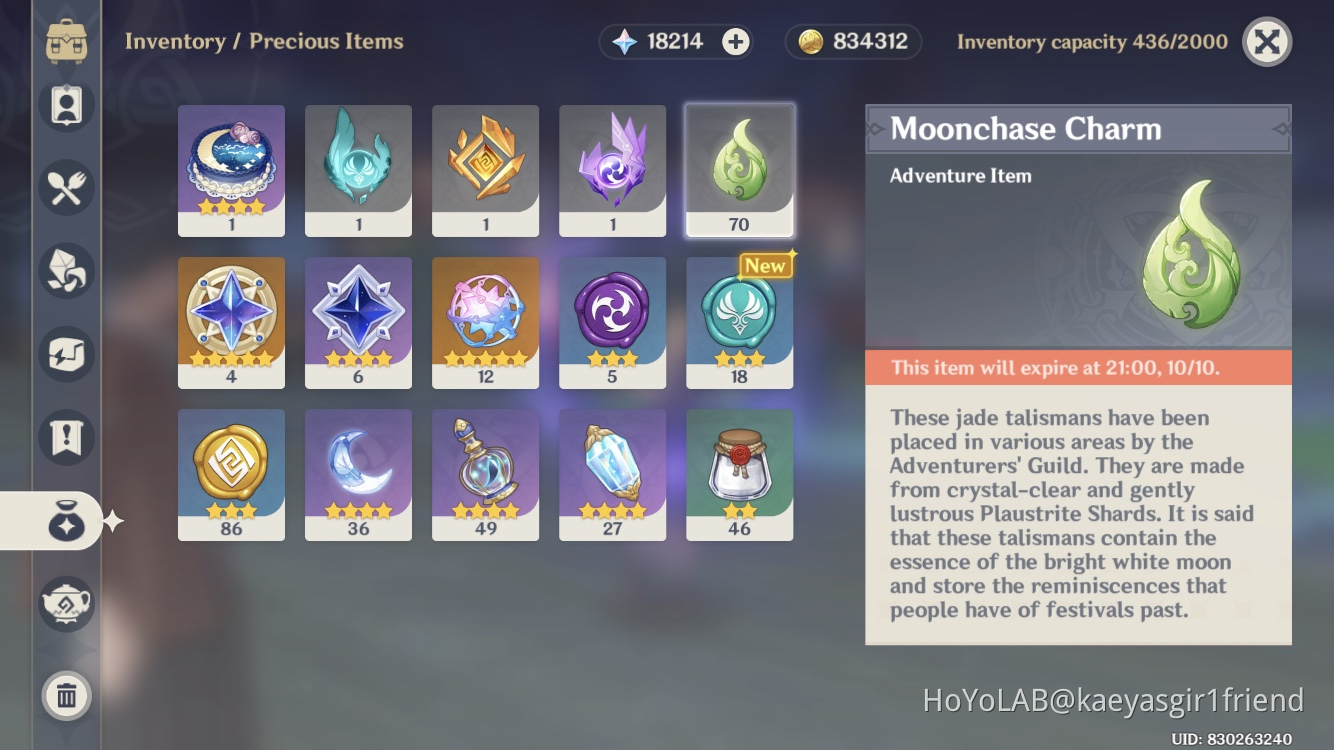The image size is (1334, 750).
Task: Open the character profile sidebar icon
Action: (x=66, y=103)
